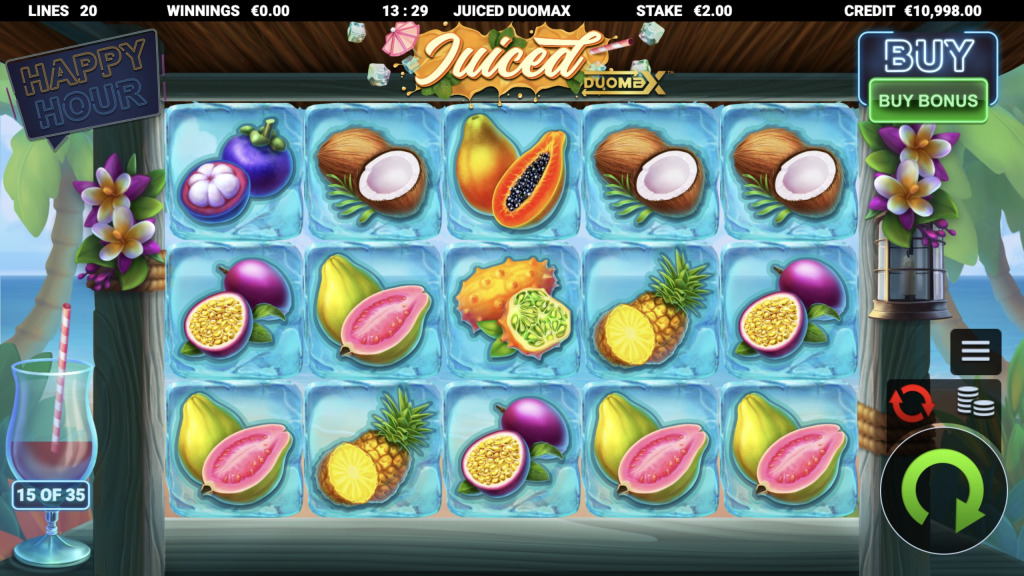This screenshot has height=576, width=1024.
Task: Spin the reels with the green arrow button
Action: (x=943, y=490)
